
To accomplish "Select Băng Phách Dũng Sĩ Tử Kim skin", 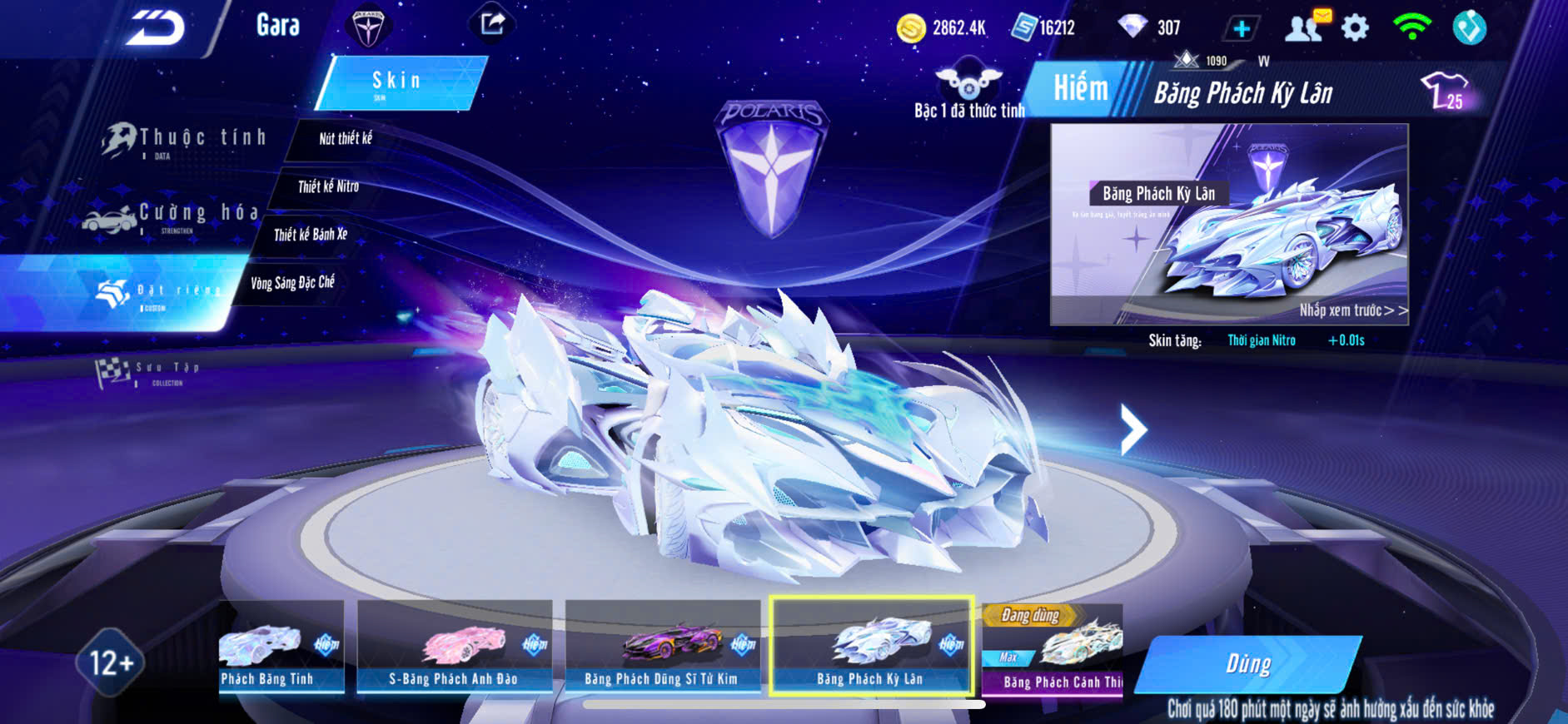I will [662, 648].
